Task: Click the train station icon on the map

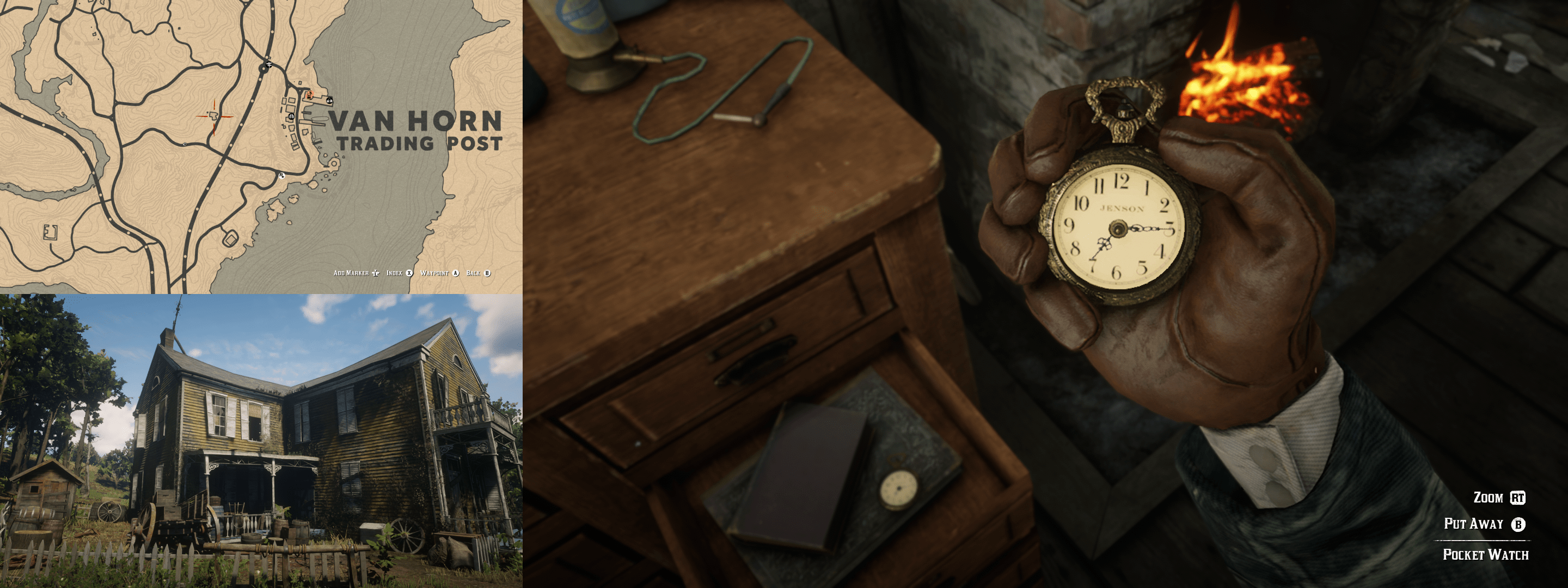Action: click(269, 65)
